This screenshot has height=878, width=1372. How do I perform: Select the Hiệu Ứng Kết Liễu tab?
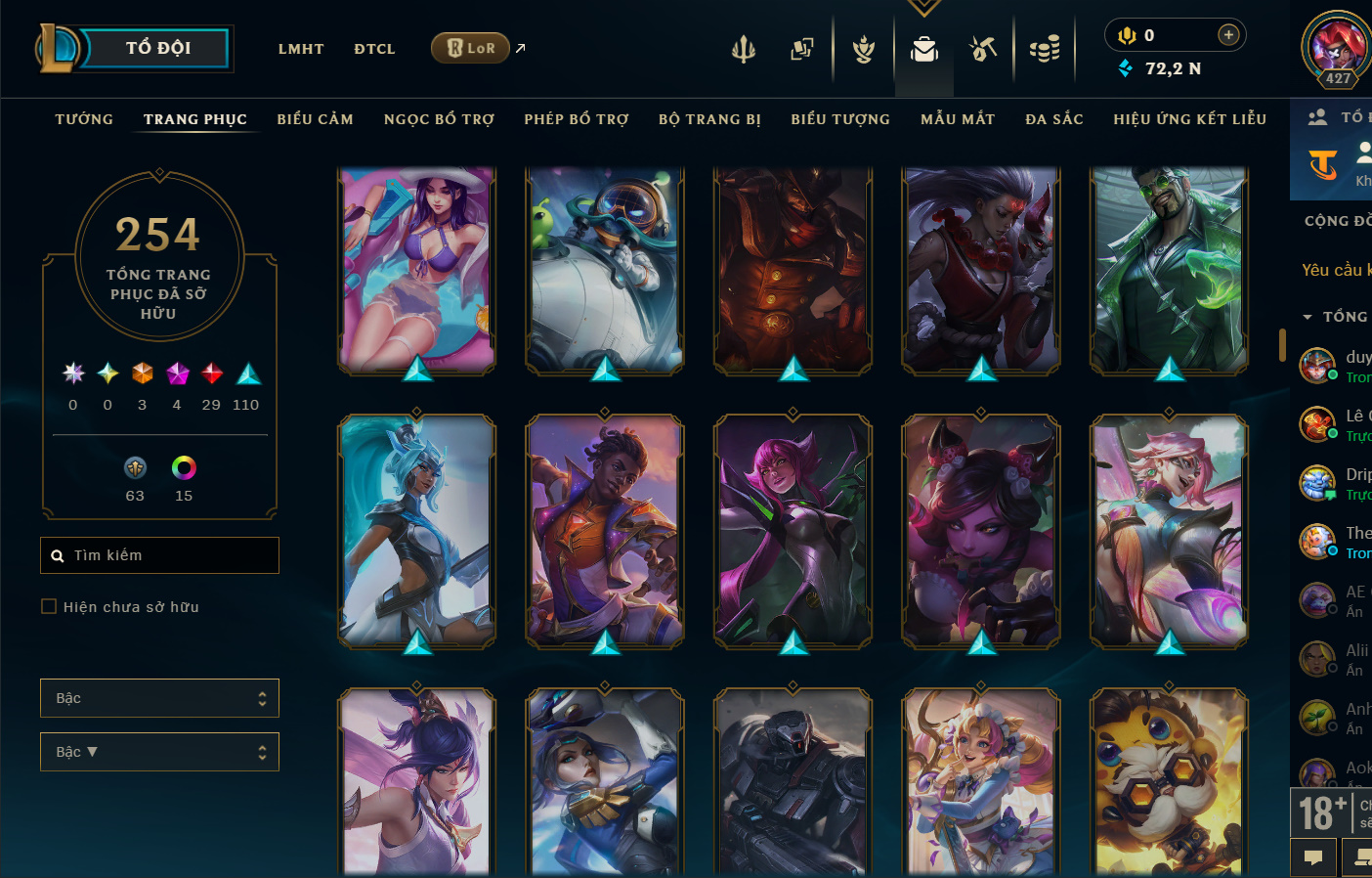point(1189,119)
